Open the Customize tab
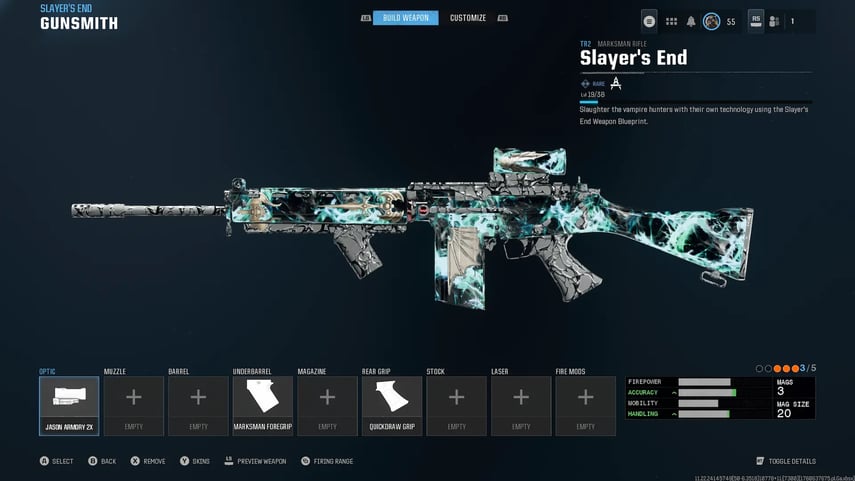 point(468,18)
